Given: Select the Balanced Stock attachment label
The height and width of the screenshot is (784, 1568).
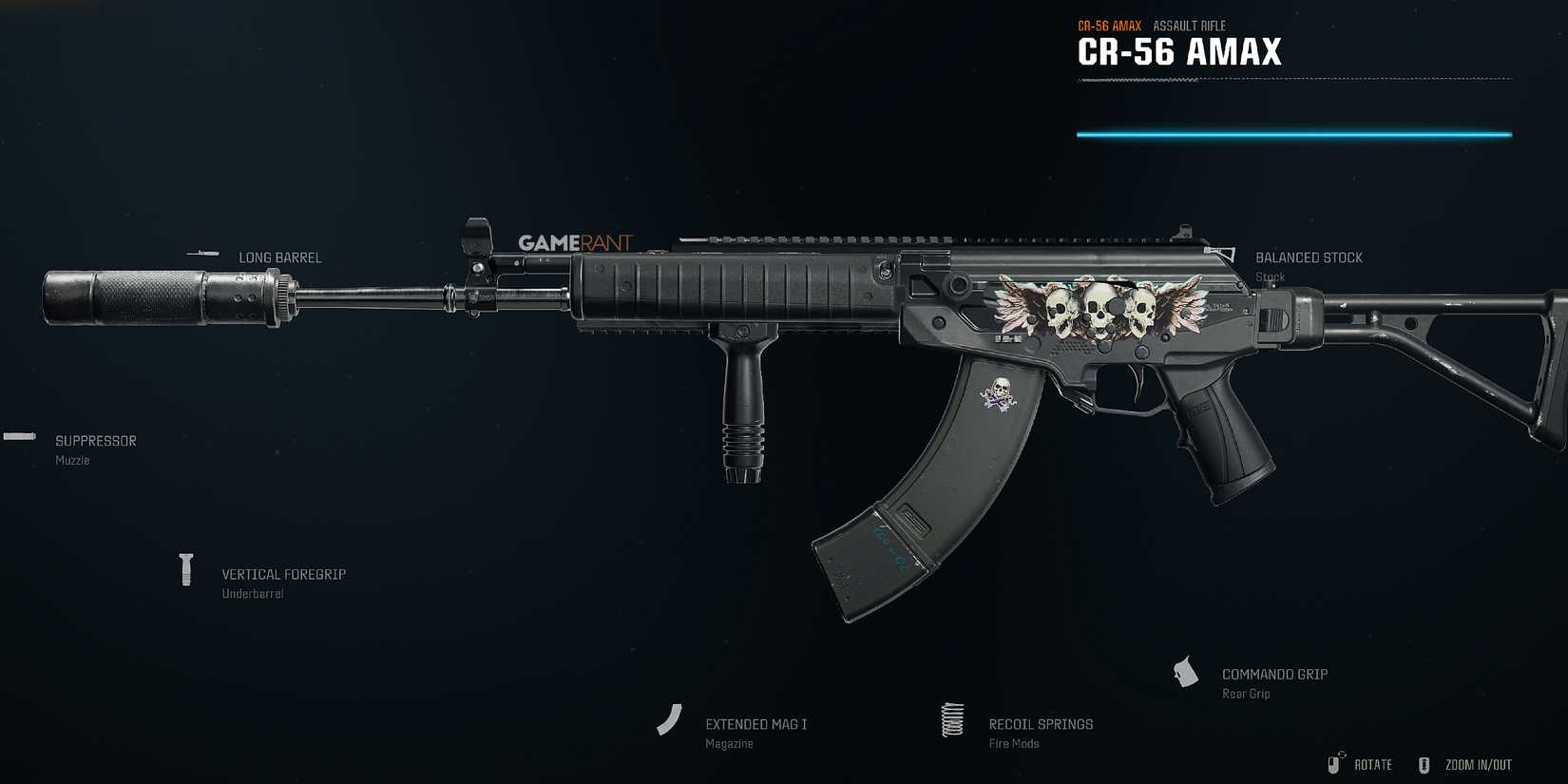Looking at the screenshot, I should [1310, 257].
